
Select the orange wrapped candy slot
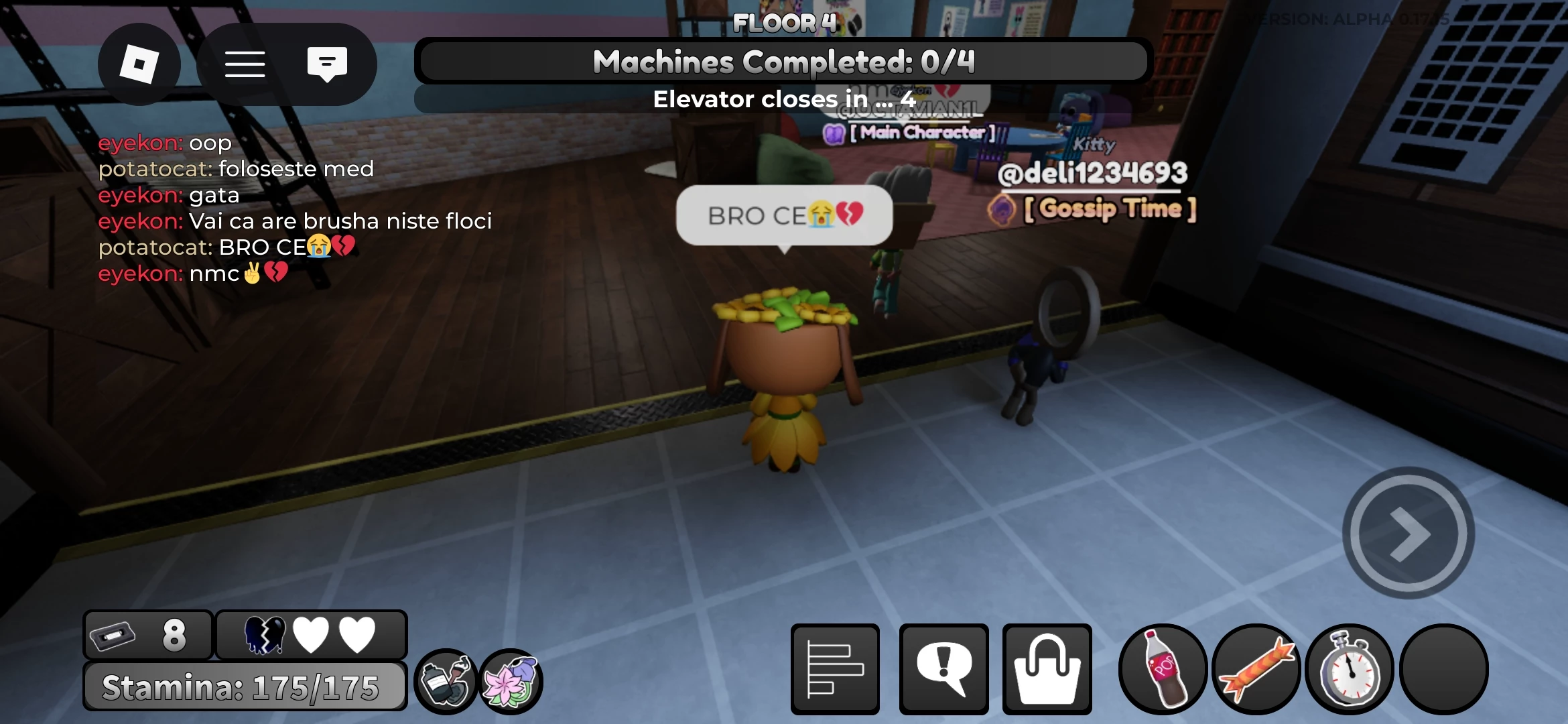(1256, 669)
